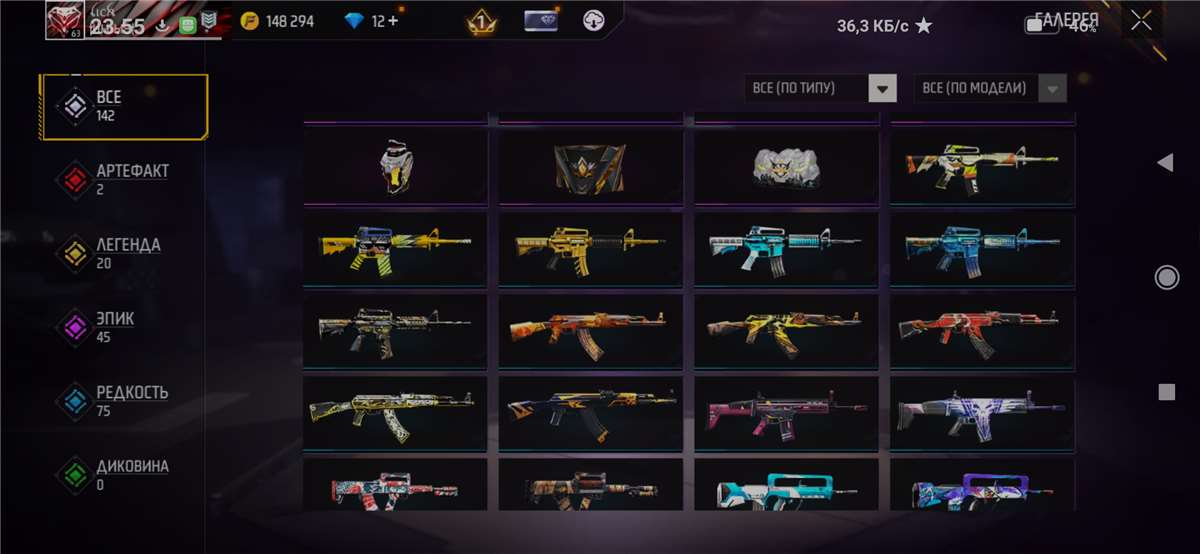1200x554 pixels.
Task: Choose the red AK rifle skin
Action: click(982, 330)
